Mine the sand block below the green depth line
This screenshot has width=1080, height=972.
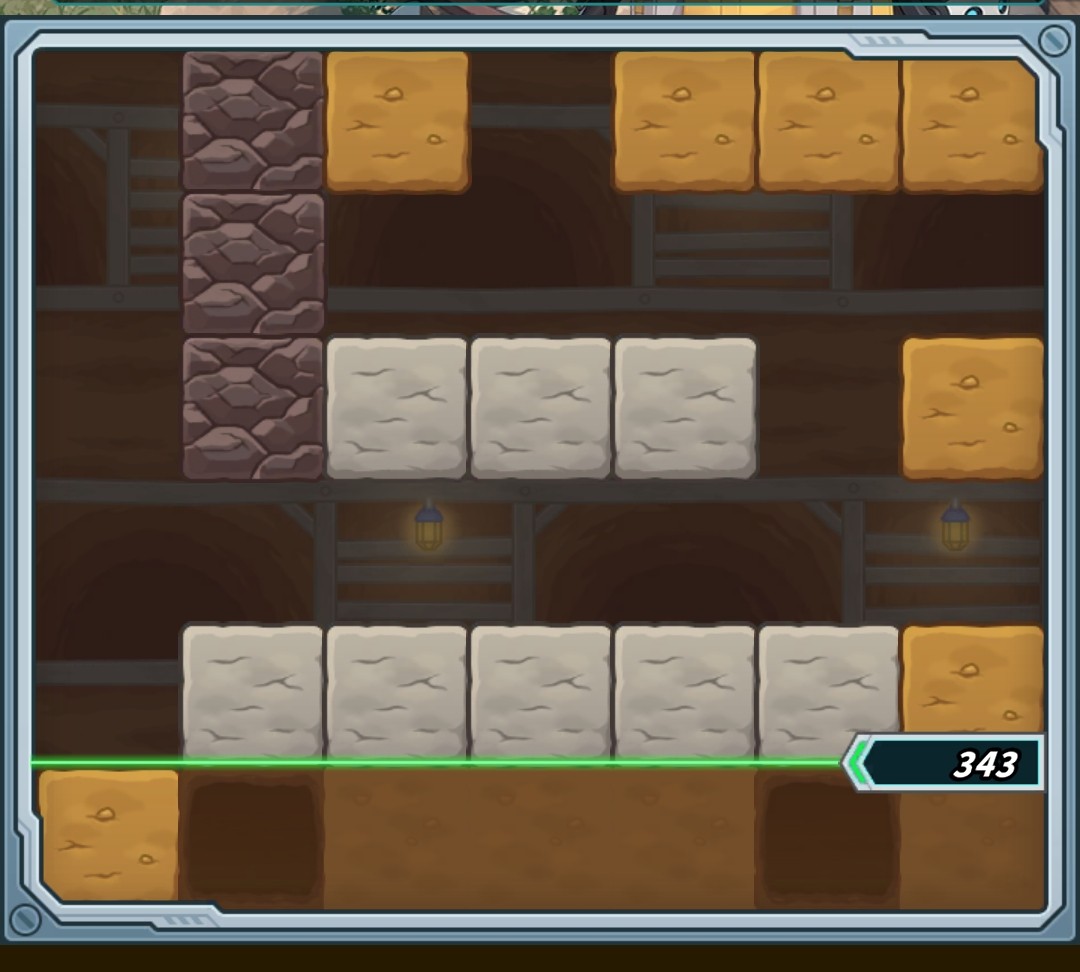pos(109,834)
